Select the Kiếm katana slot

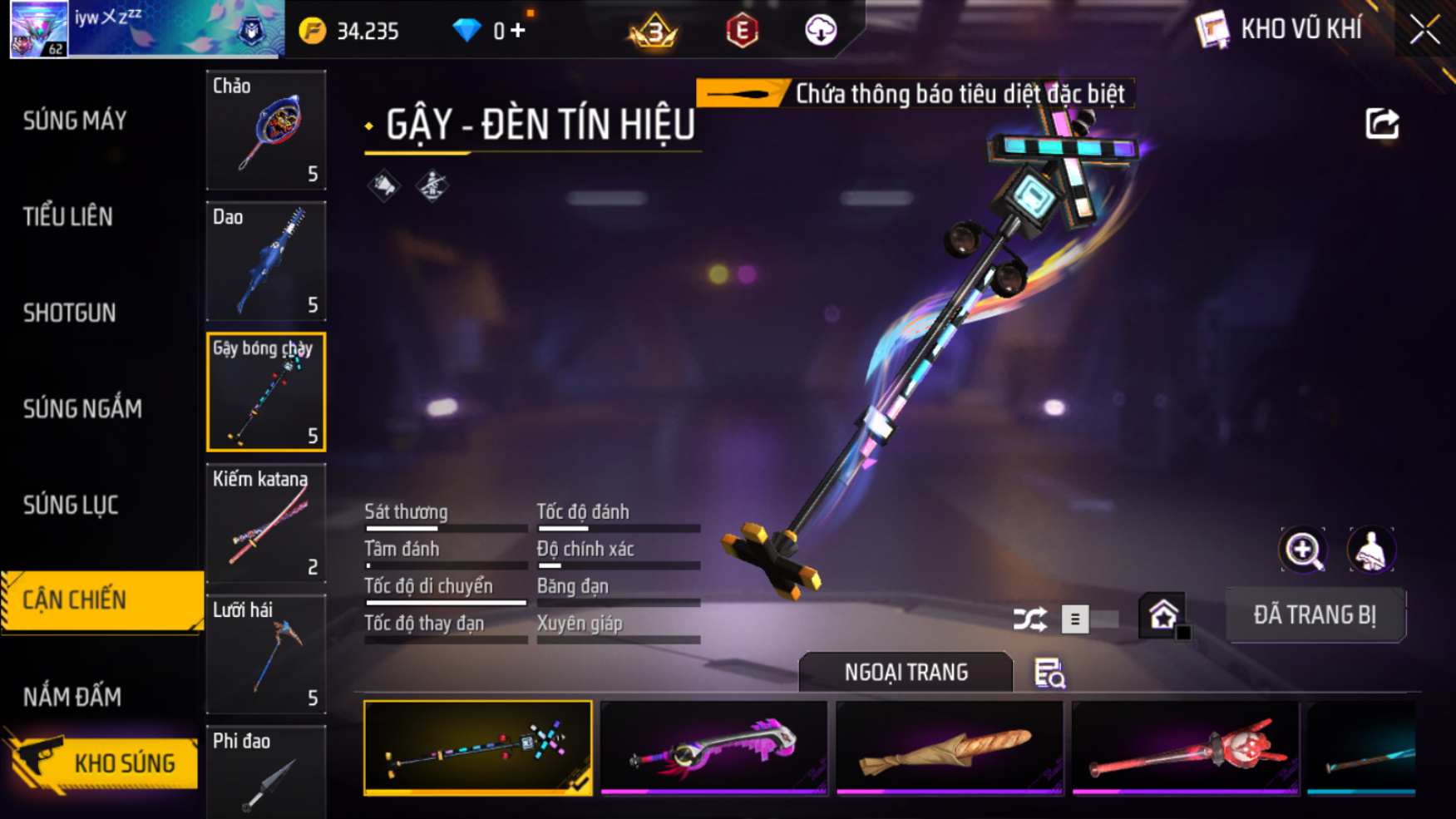tap(266, 523)
